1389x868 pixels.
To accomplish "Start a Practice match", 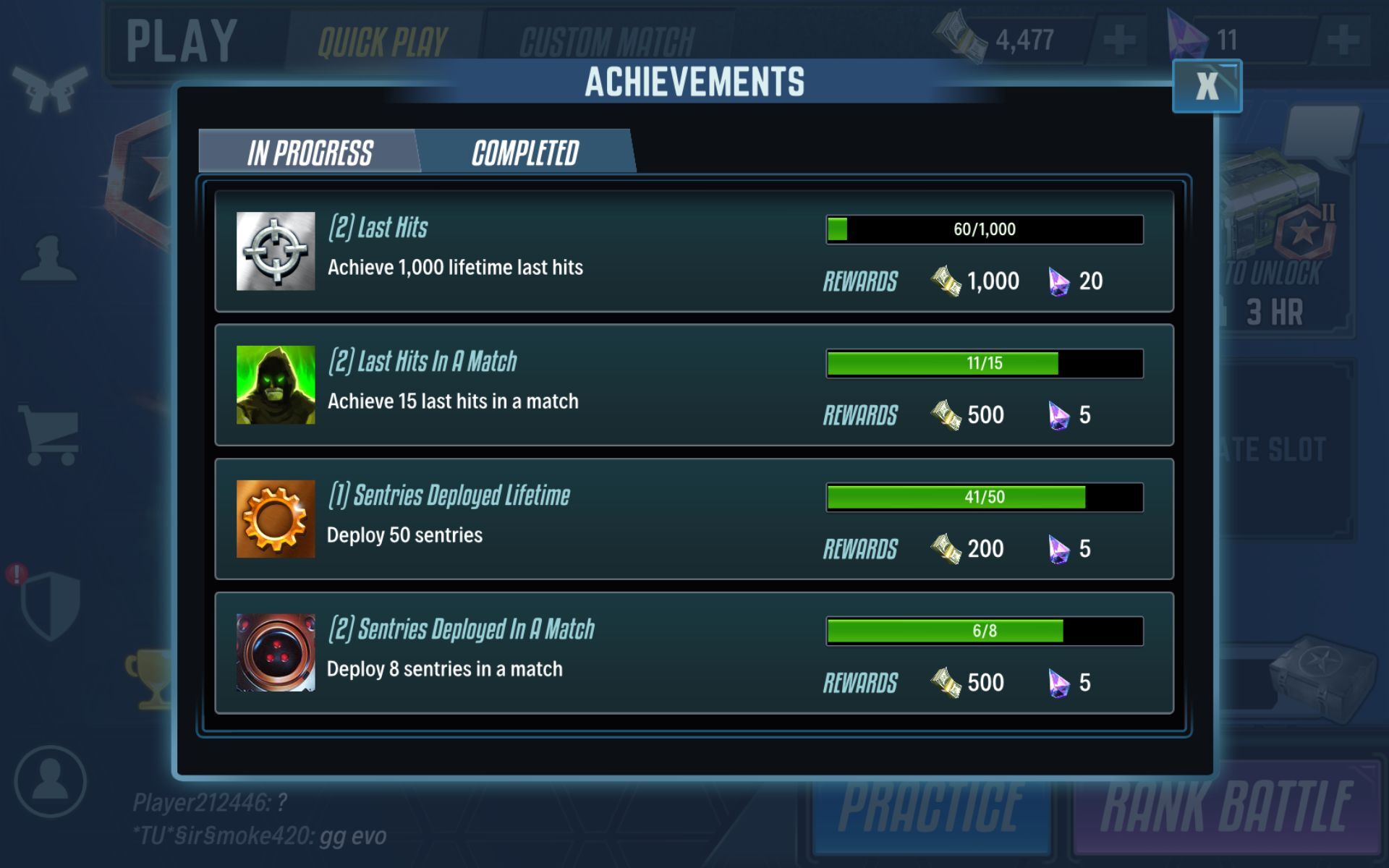I will pos(930,809).
